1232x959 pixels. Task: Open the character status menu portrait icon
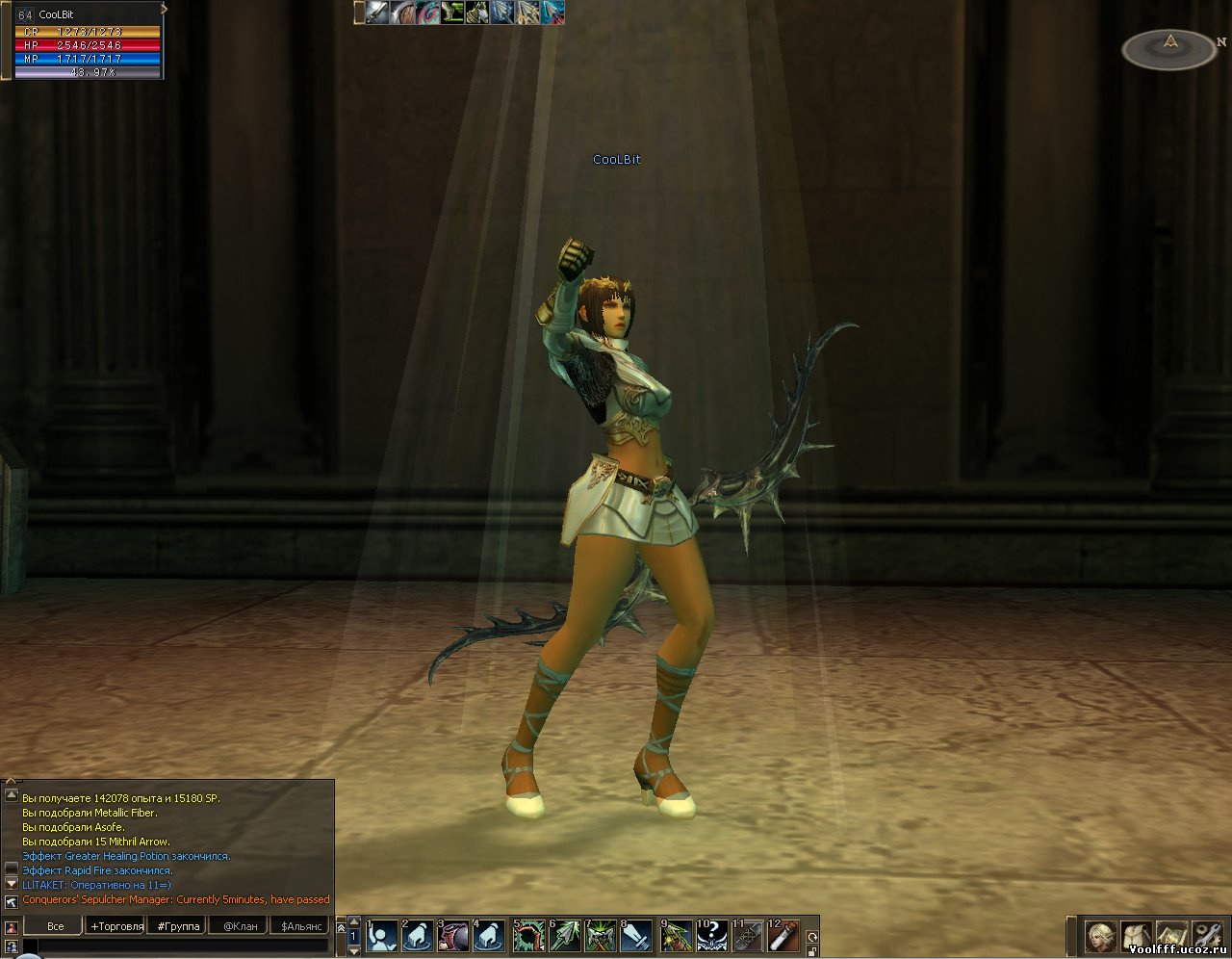[x=1100, y=936]
